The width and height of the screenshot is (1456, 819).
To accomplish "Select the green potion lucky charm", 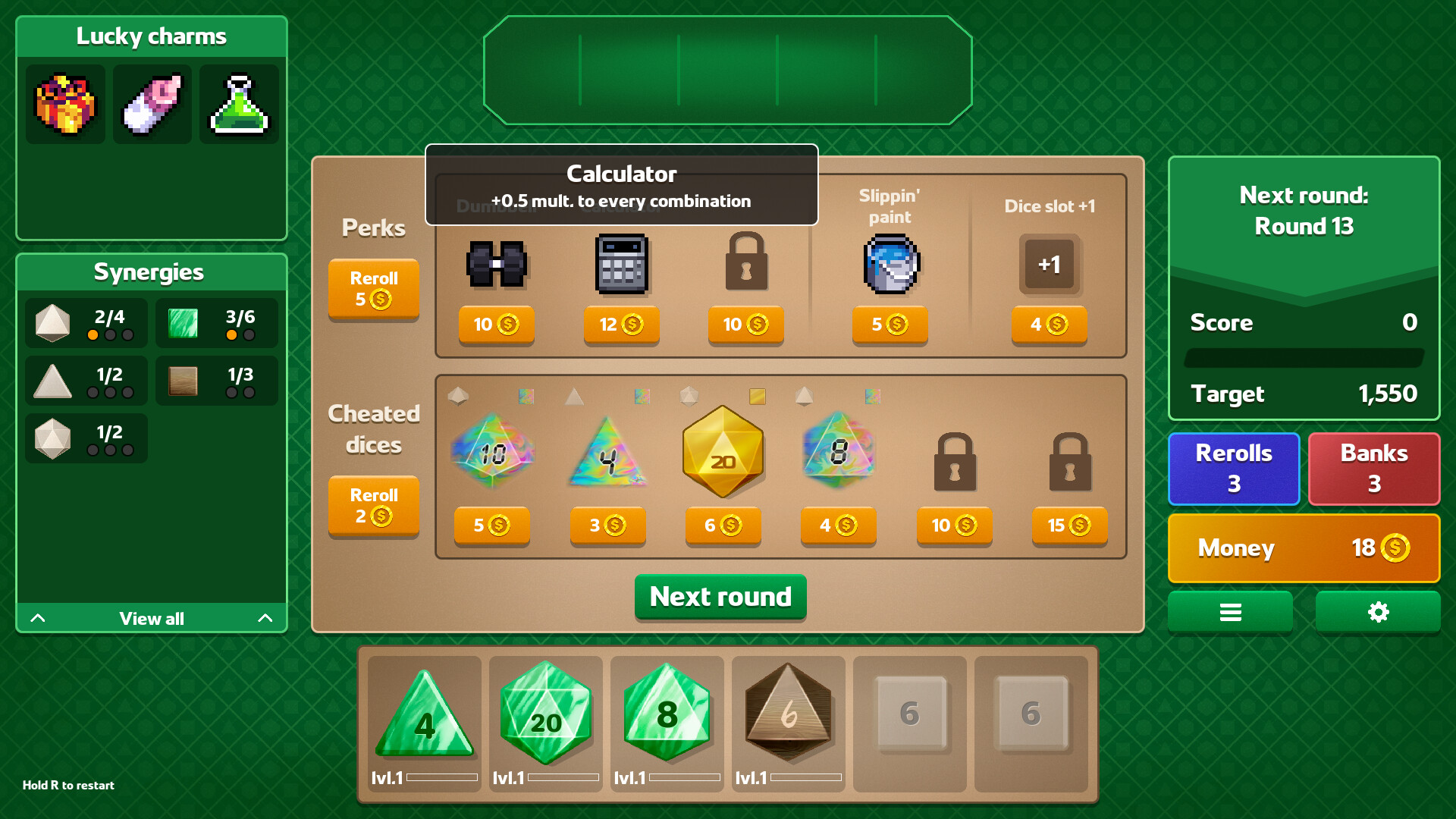I will pyautogui.click(x=239, y=104).
